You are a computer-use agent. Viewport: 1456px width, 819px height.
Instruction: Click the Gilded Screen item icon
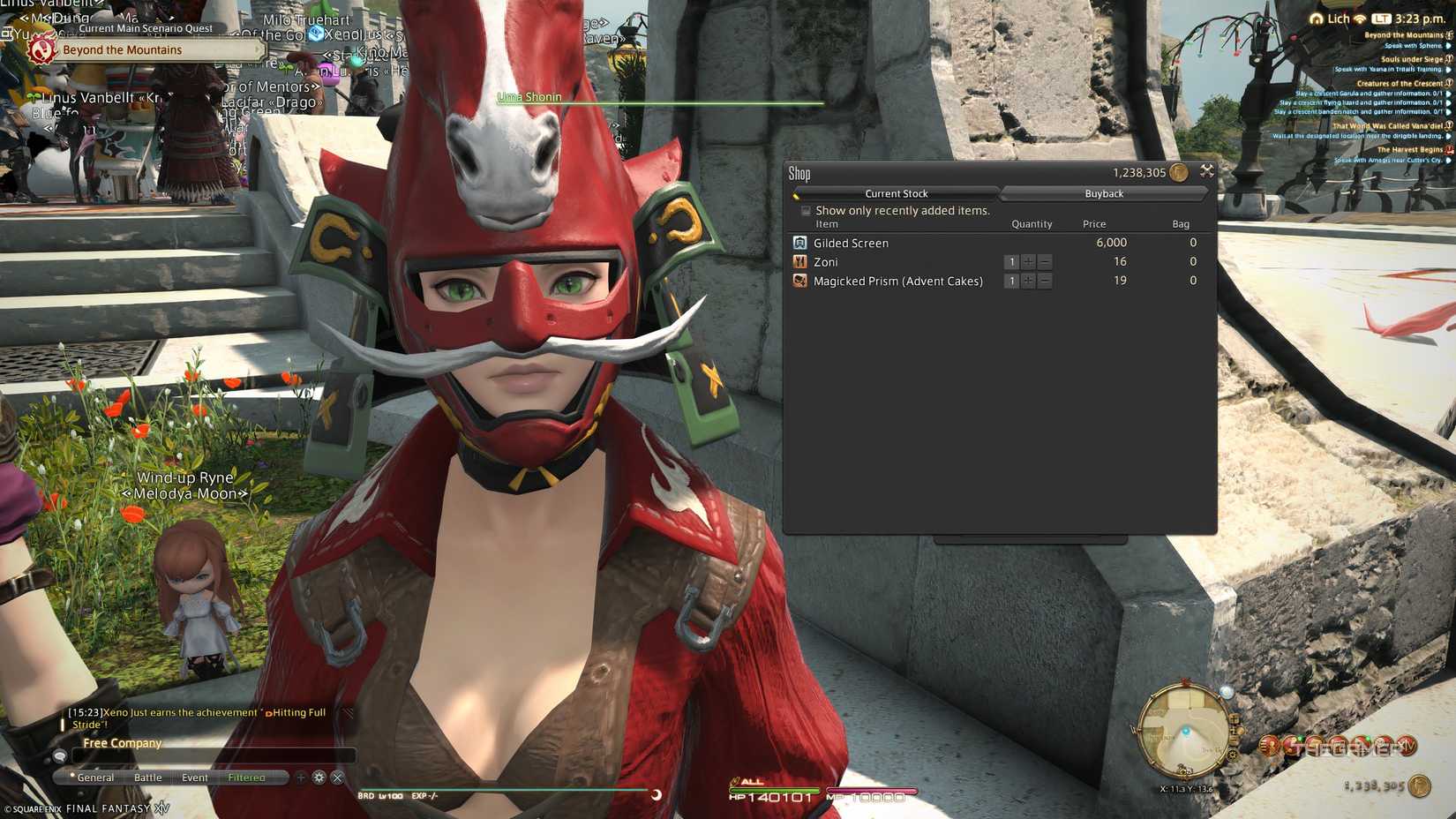[800, 242]
